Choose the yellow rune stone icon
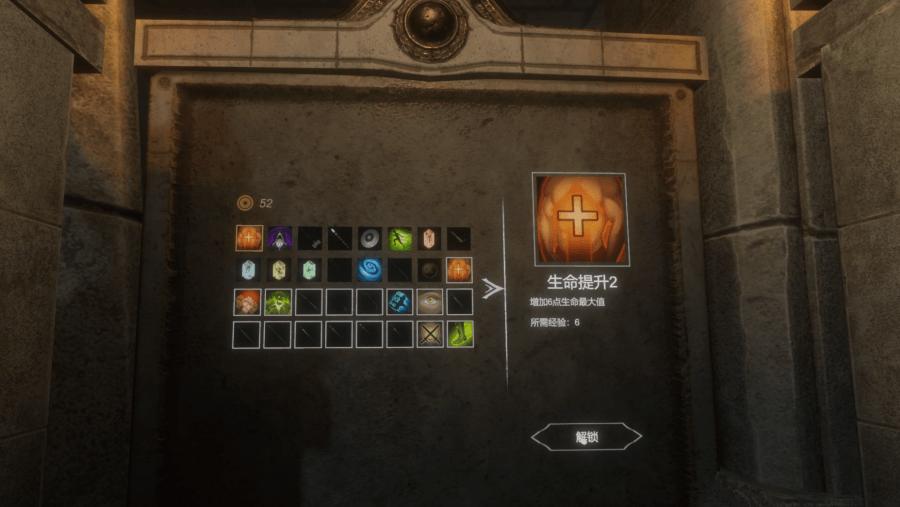 (x=279, y=270)
